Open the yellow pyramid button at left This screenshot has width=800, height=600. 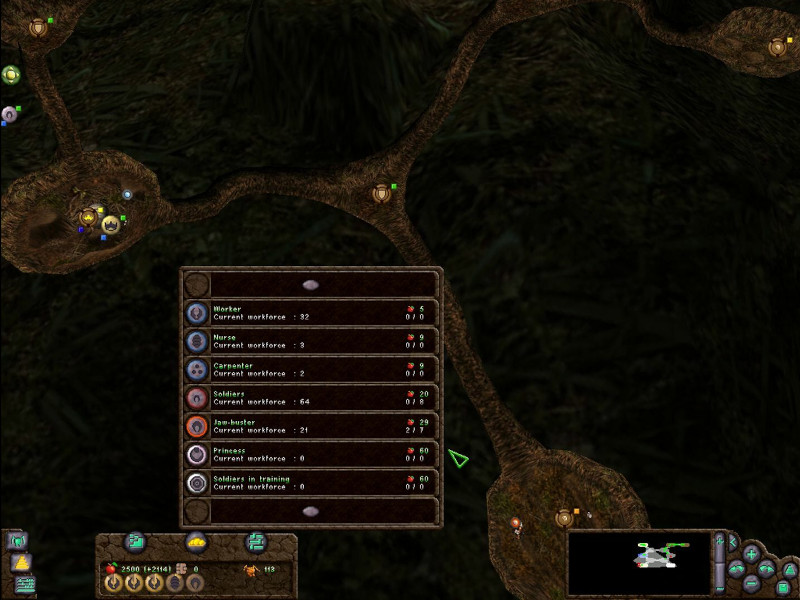click(20, 563)
